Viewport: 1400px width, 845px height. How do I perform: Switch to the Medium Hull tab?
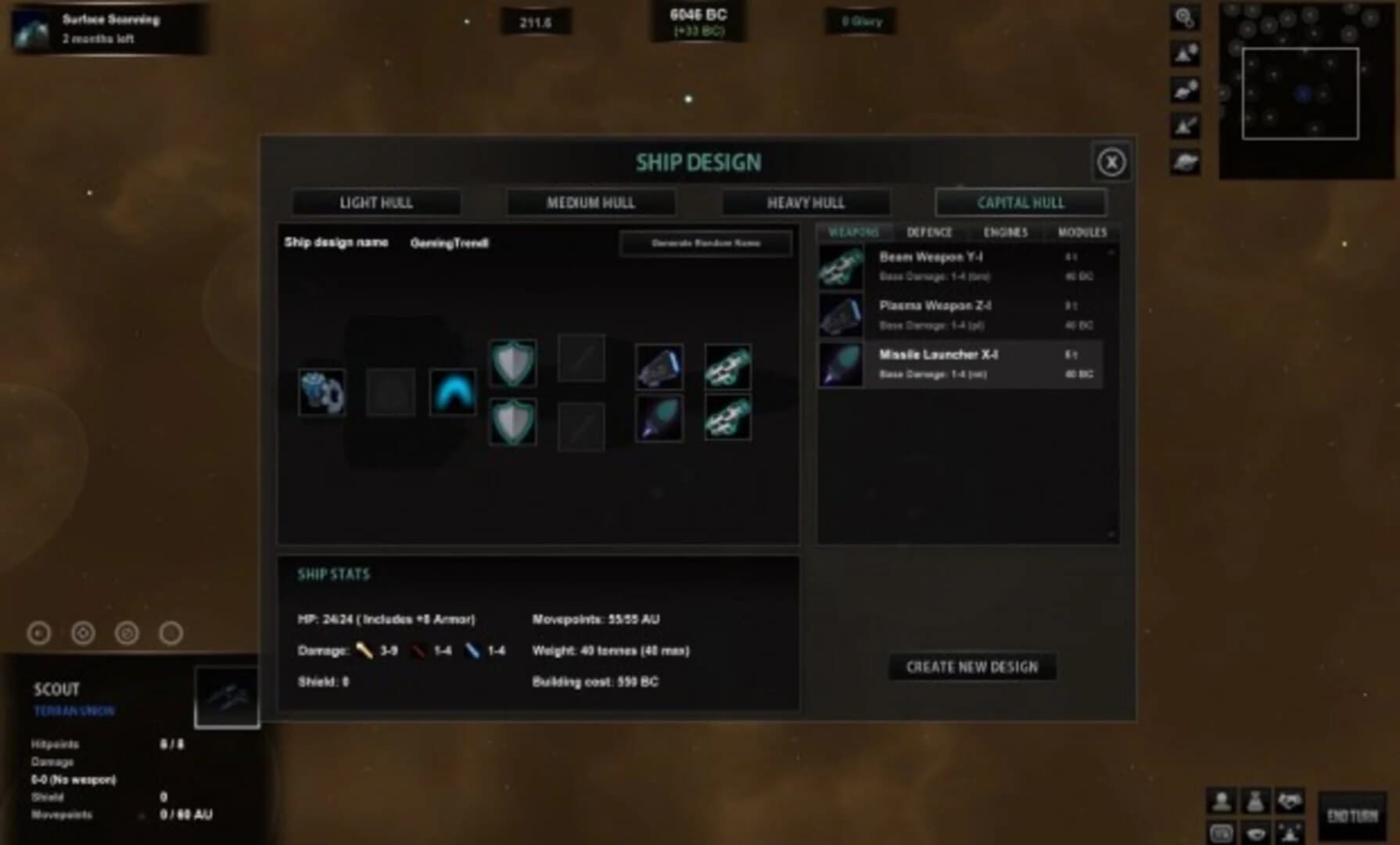pos(591,203)
